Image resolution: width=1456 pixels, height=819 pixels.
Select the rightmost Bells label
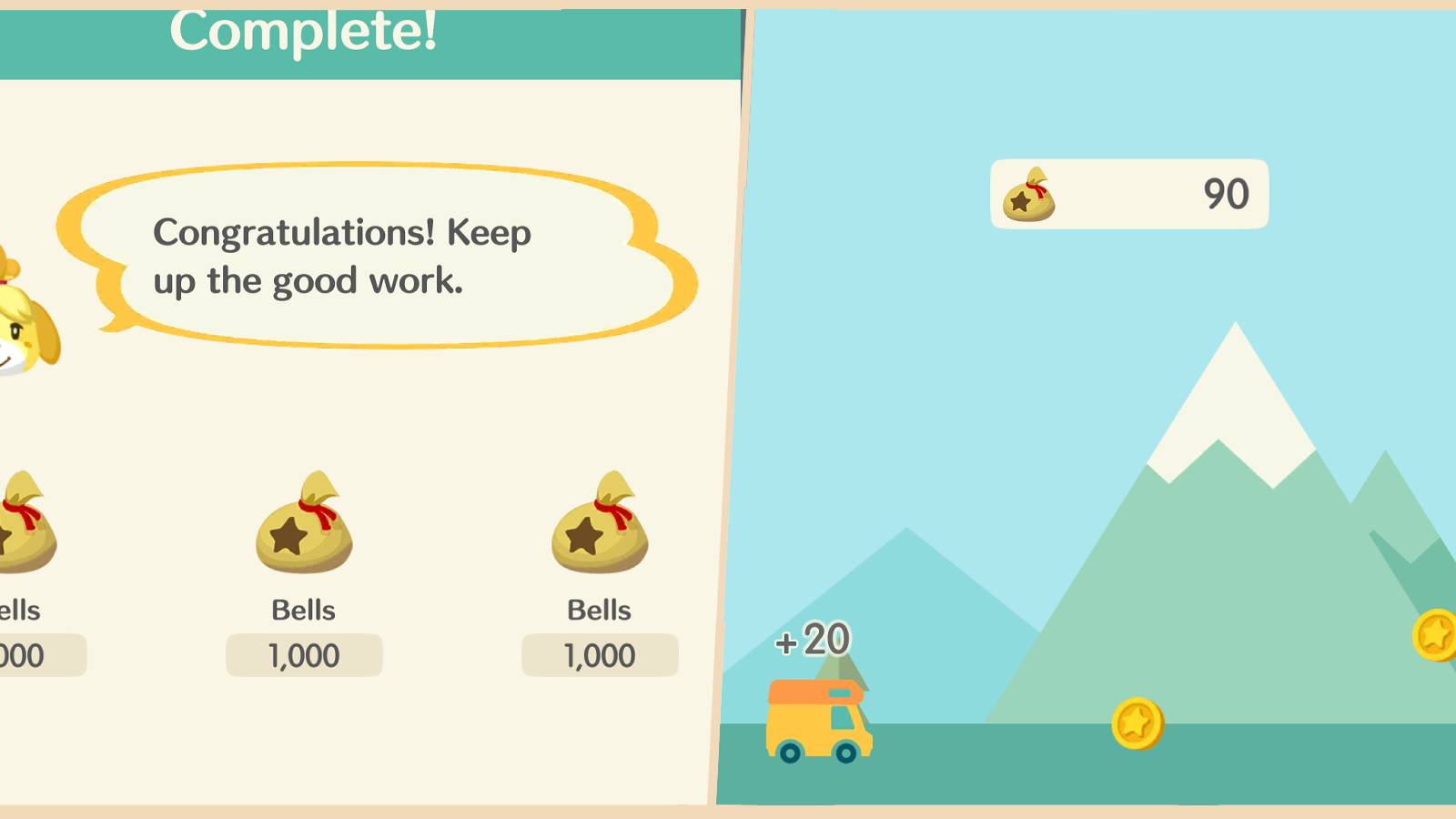(x=599, y=610)
